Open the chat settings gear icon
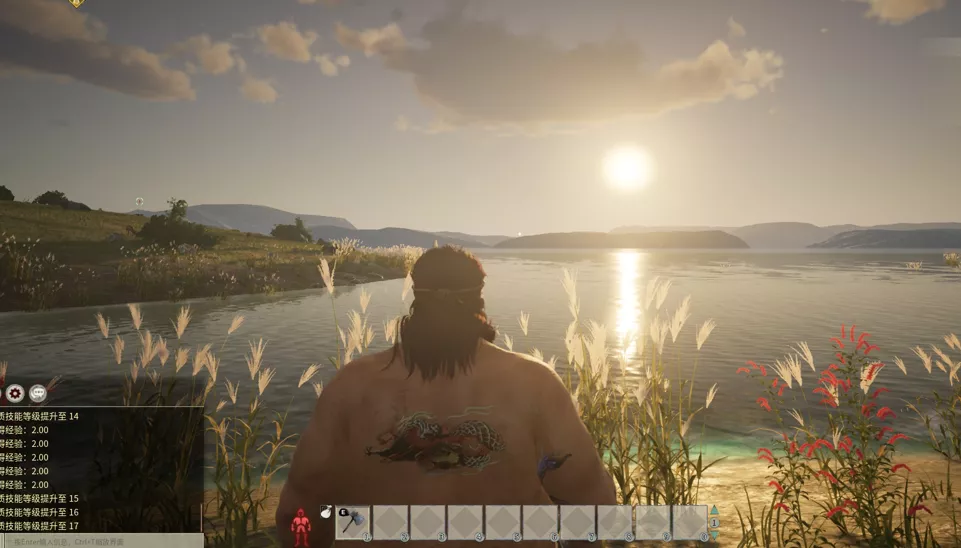 15,393
